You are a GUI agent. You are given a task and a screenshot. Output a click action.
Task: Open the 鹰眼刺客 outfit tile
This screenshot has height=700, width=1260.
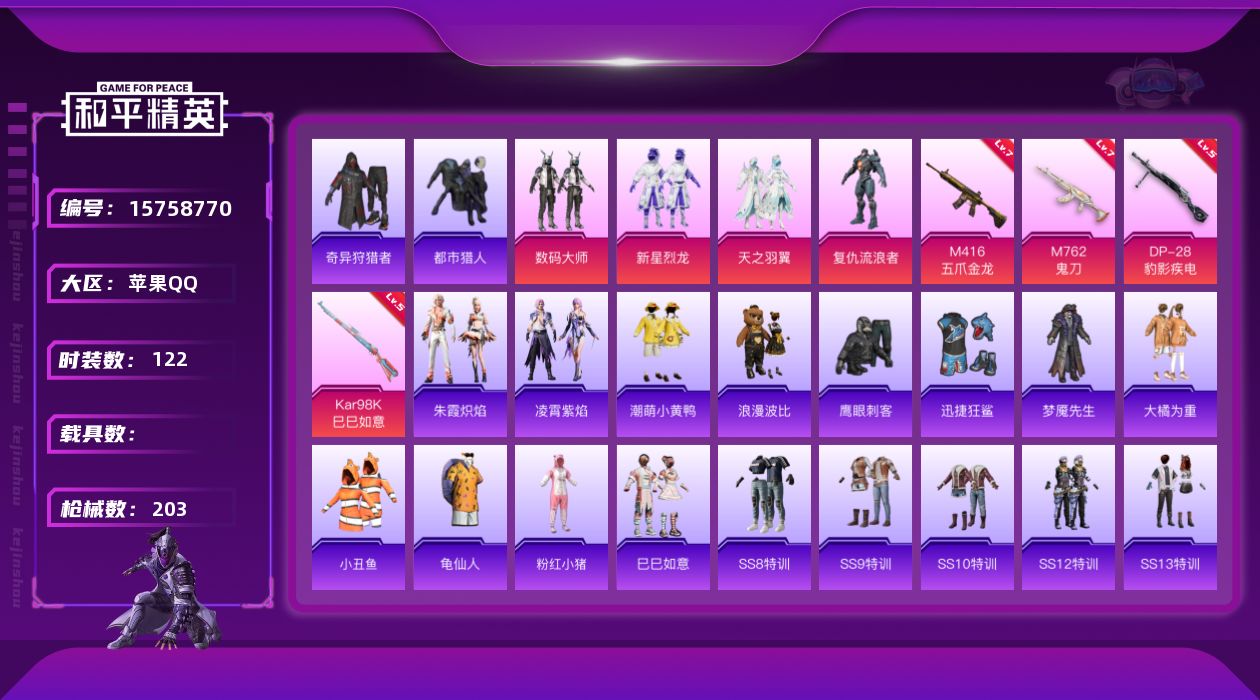tap(865, 364)
